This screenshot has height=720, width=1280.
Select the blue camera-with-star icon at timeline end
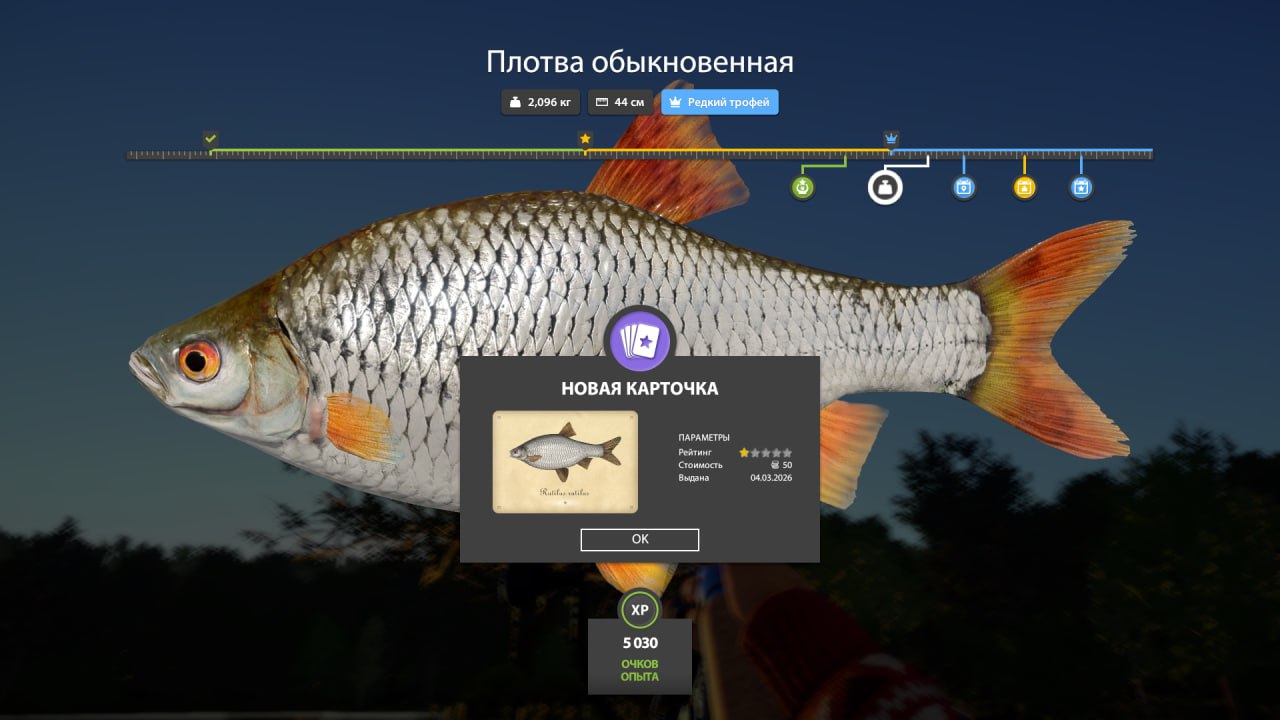1081,187
